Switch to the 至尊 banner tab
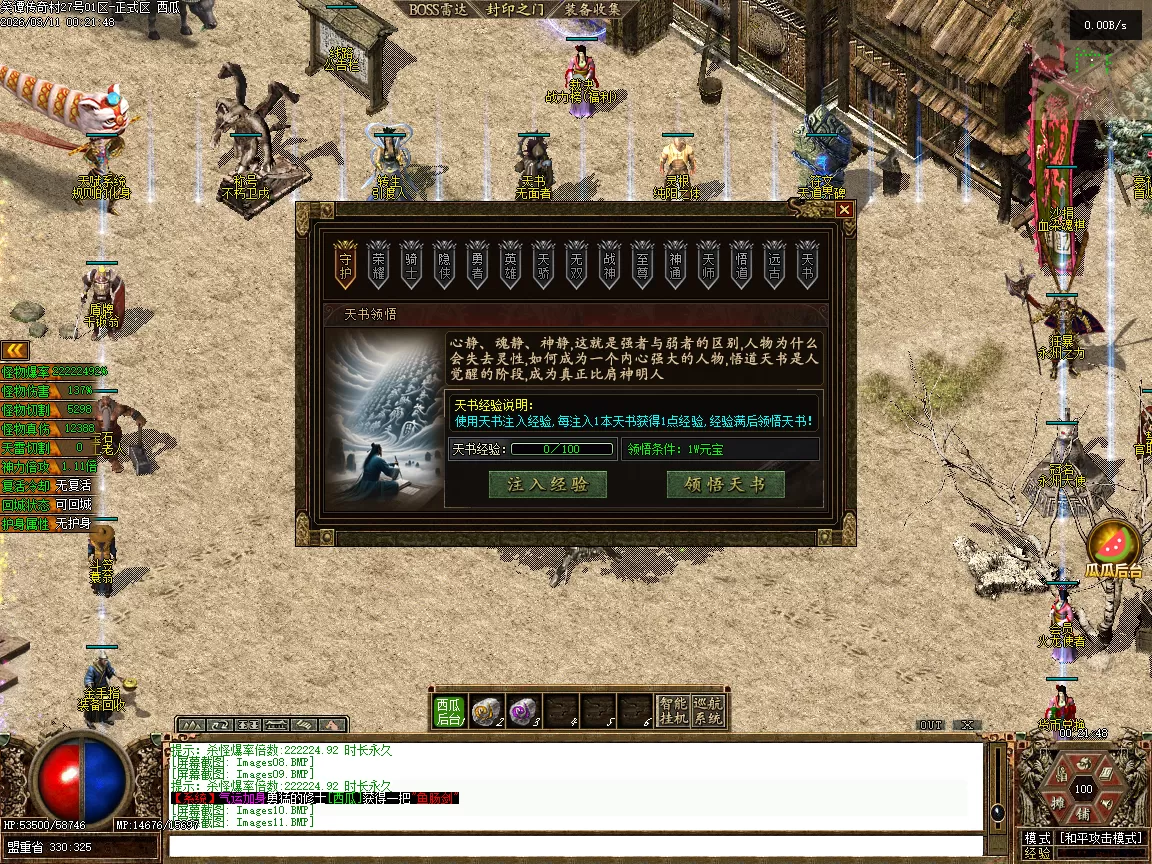Viewport: 1152px width, 864px height. pyautogui.click(x=642, y=264)
